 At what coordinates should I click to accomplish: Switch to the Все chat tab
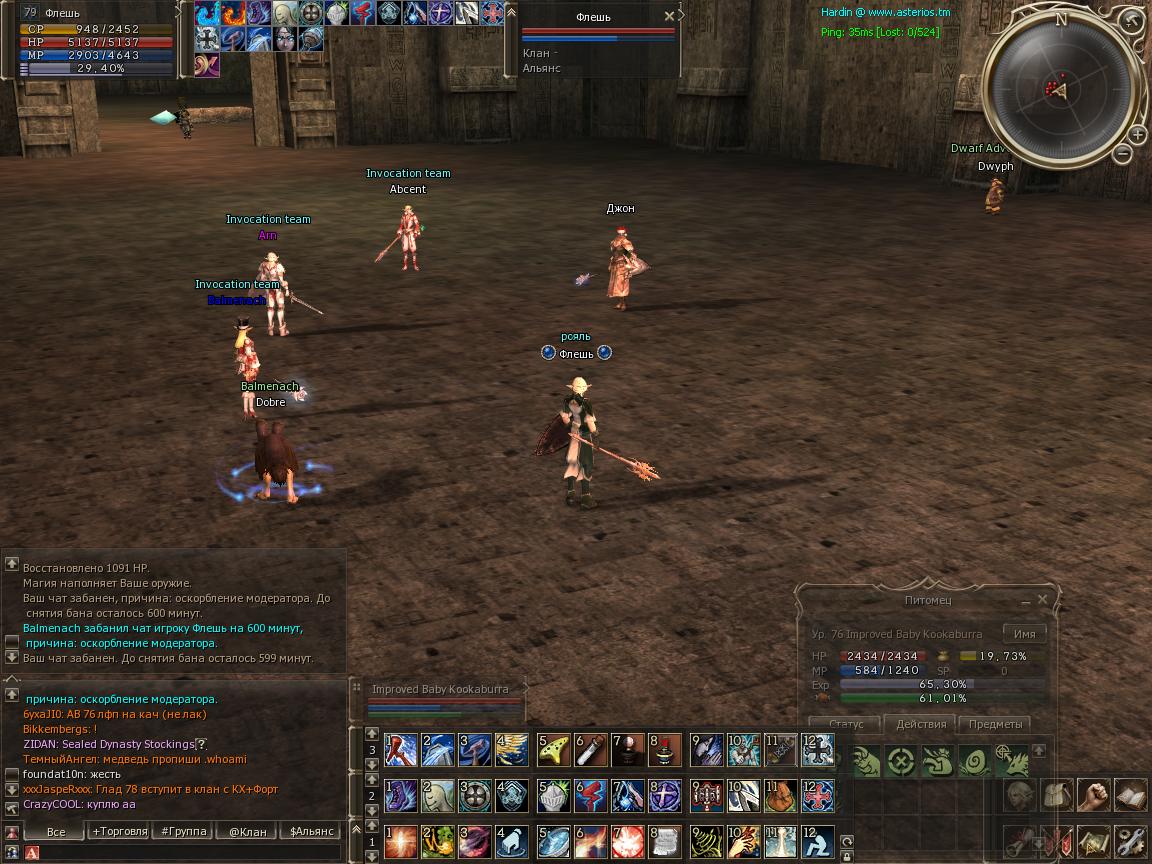(x=56, y=831)
